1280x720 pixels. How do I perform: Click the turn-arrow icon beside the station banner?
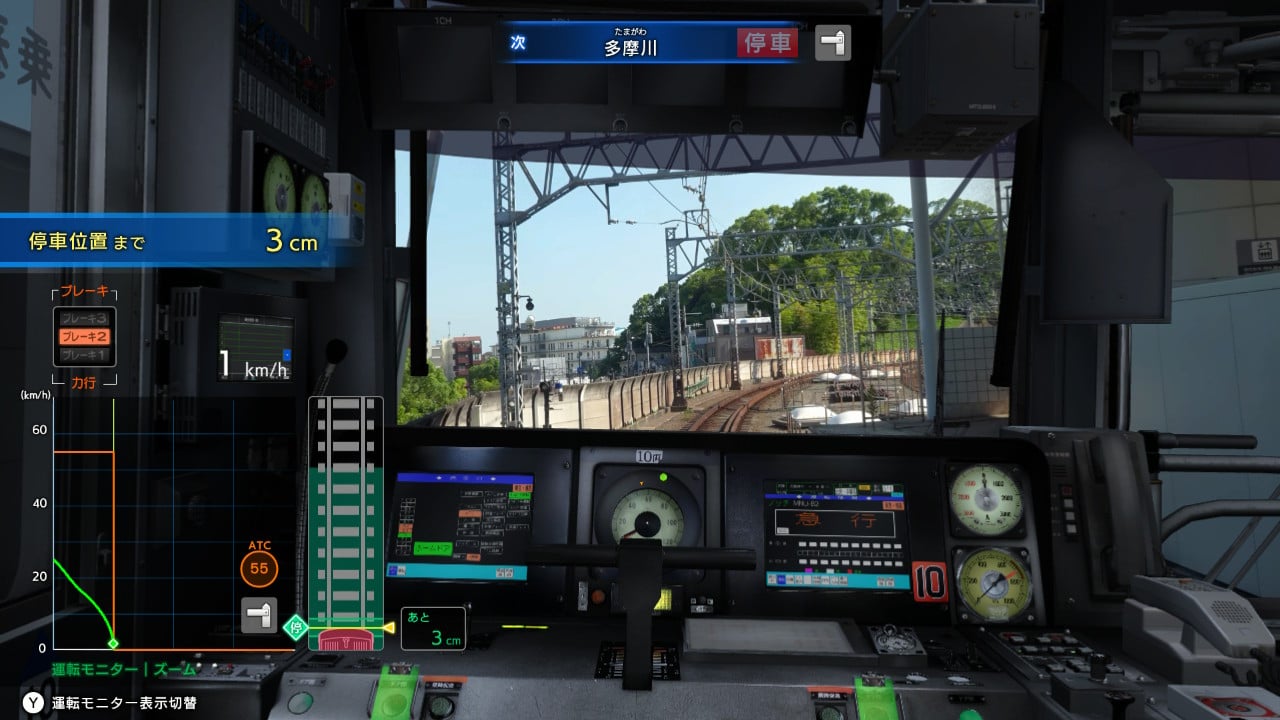[833, 43]
